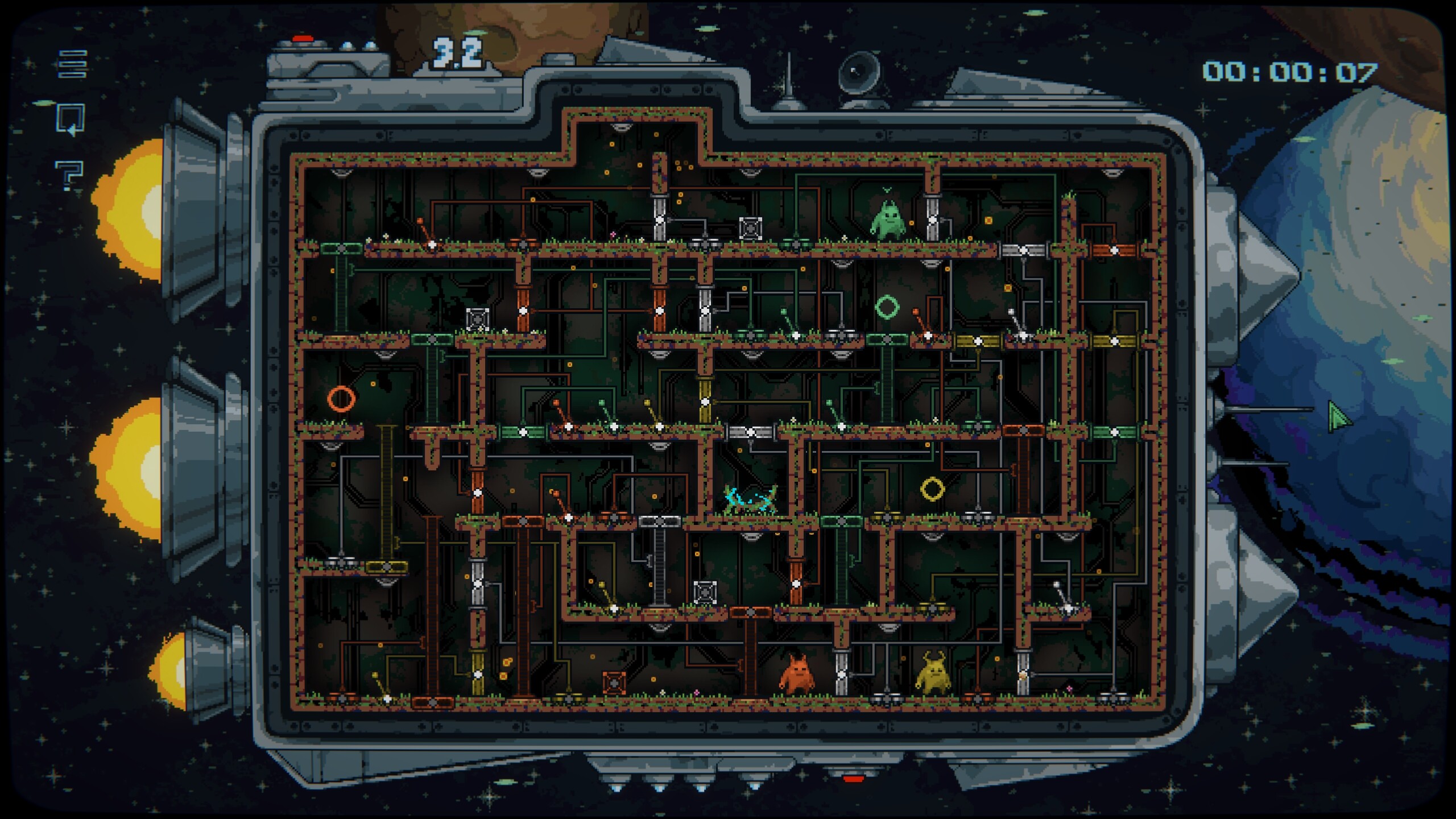The height and width of the screenshot is (819, 1456).
Task: Click the 00:00:07 timer display
Action: 1297,70
